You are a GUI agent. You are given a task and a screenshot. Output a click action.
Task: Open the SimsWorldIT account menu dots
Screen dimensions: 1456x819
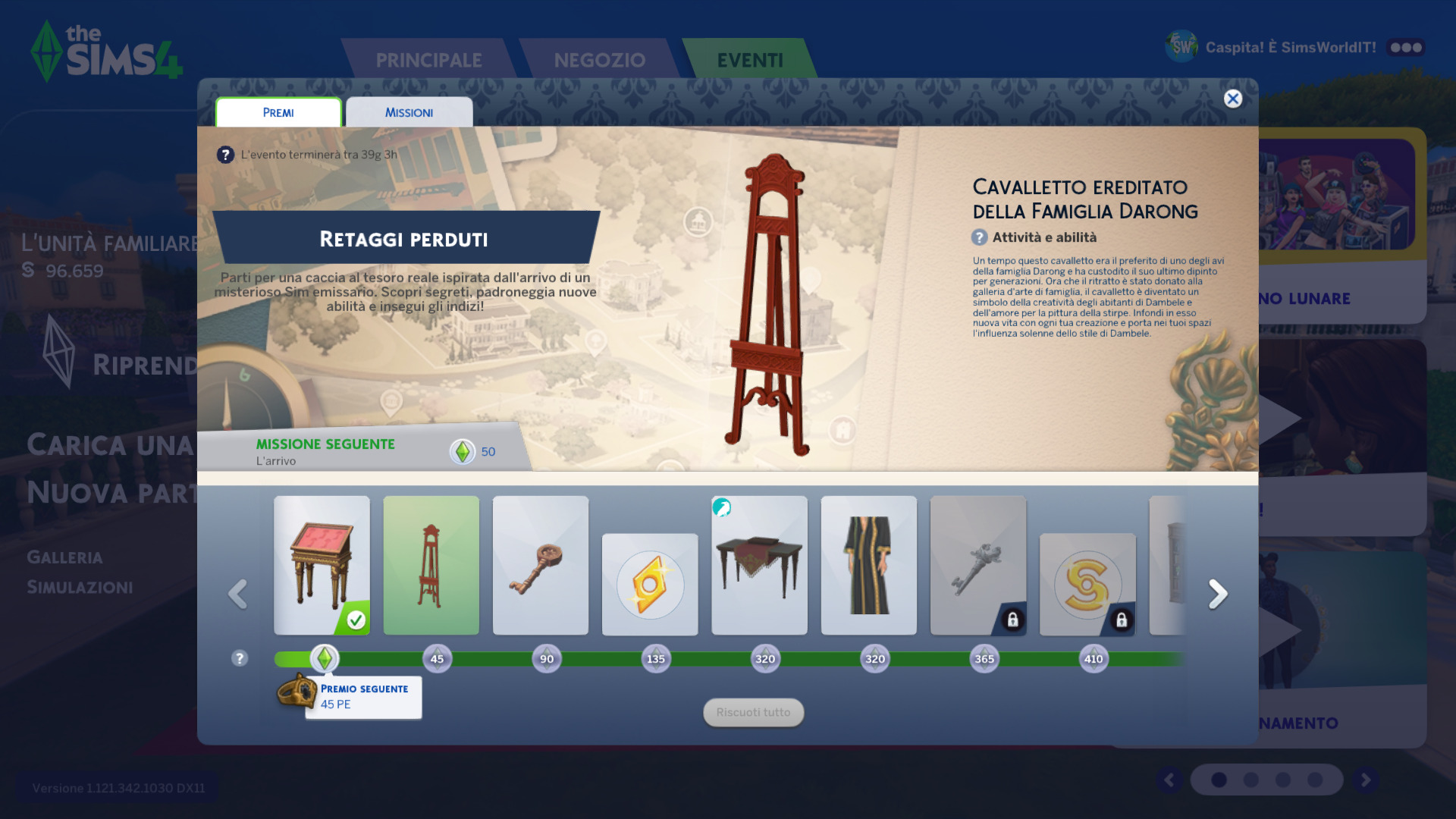1406,47
